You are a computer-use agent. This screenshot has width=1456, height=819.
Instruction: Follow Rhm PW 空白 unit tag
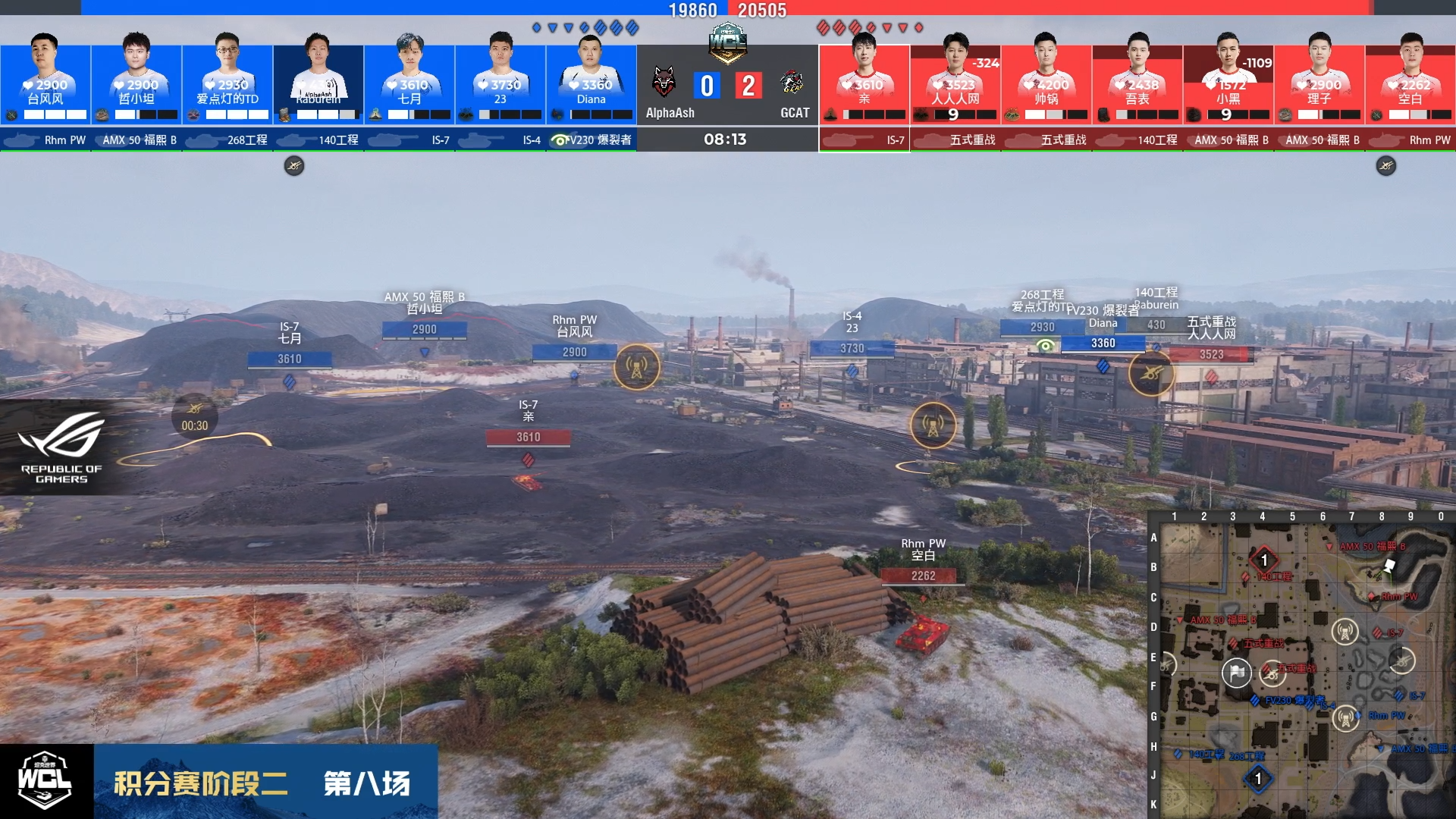(923, 576)
